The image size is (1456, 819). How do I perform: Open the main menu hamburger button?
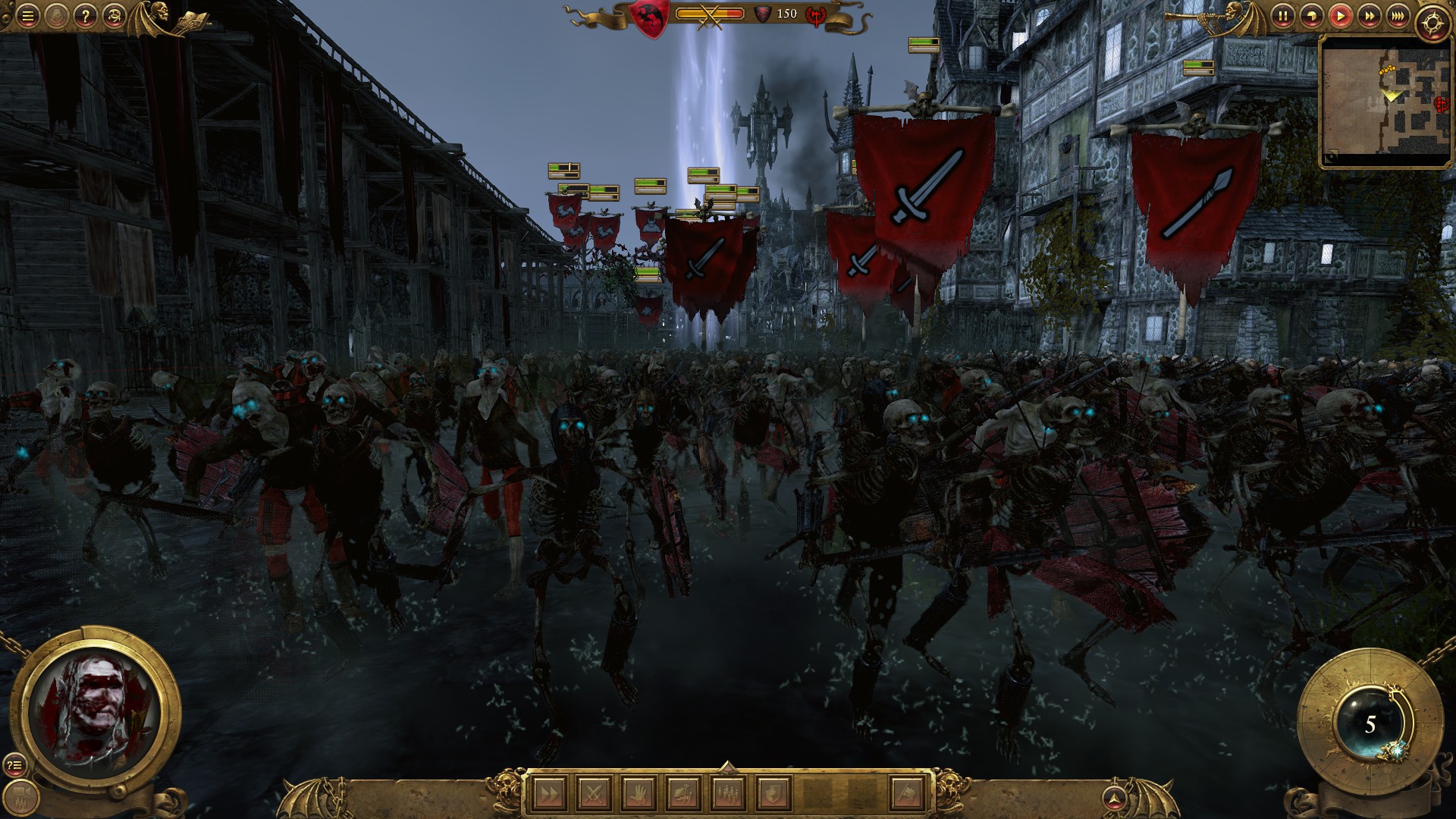pyautogui.click(x=27, y=15)
